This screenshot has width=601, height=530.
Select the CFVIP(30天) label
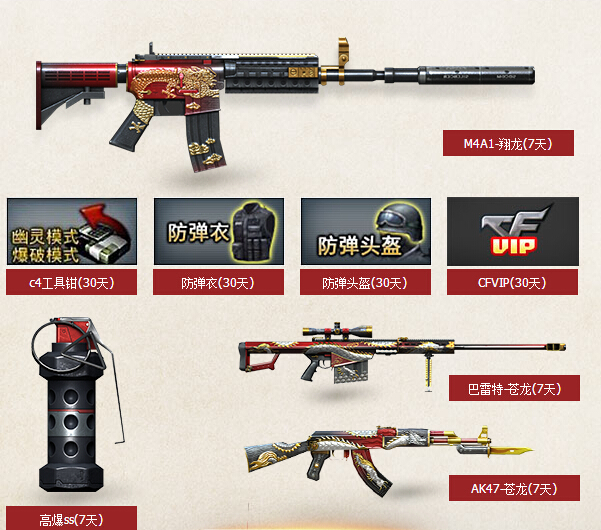tap(512, 283)
